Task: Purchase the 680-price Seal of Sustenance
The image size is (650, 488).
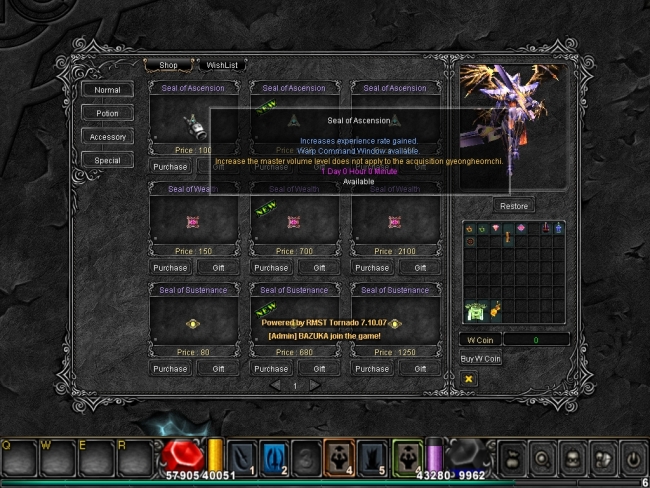Action: click(271, 368)
